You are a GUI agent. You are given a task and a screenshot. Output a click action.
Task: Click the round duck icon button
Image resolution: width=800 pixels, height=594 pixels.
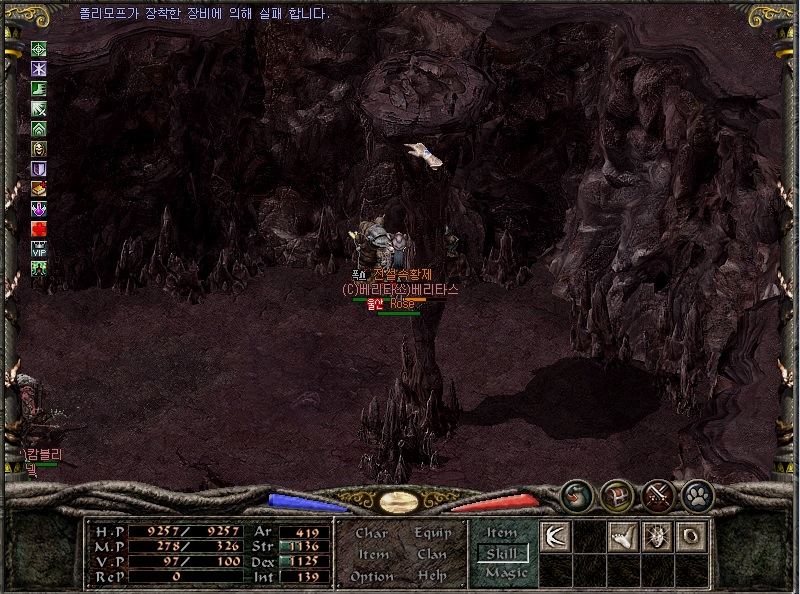coord(576,494)
